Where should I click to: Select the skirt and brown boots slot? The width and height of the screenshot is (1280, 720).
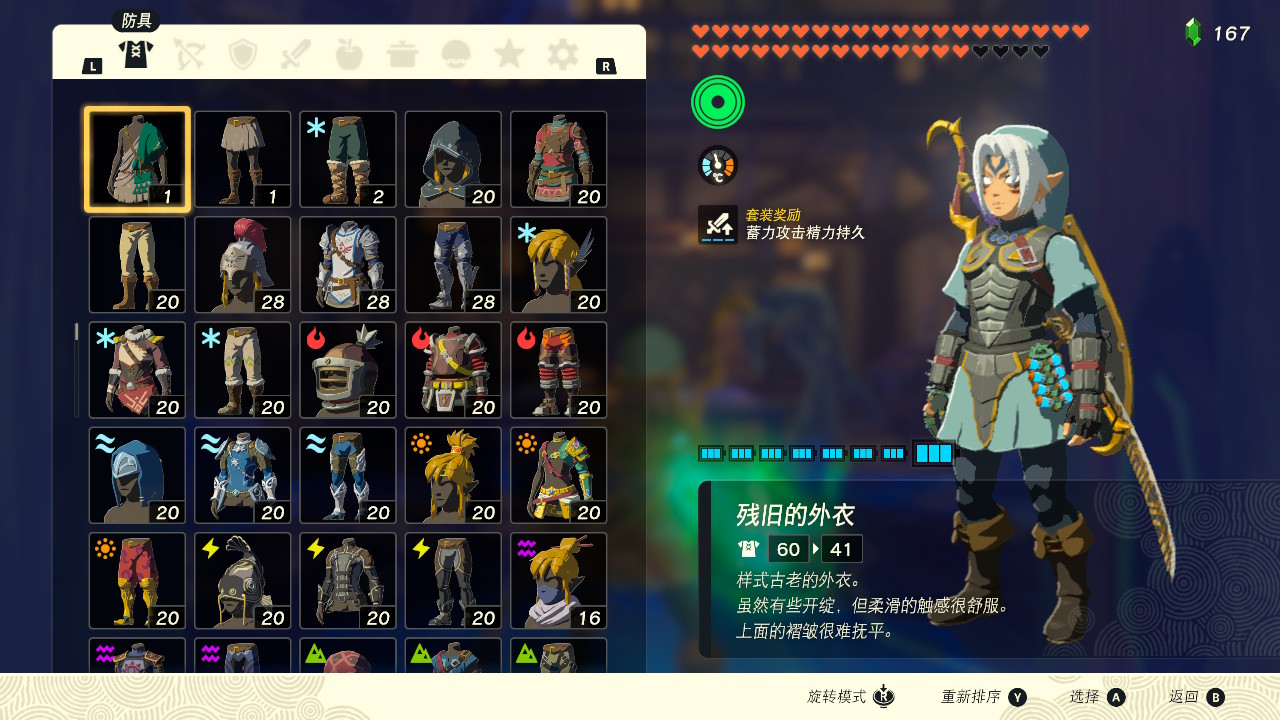coord(243,159)
